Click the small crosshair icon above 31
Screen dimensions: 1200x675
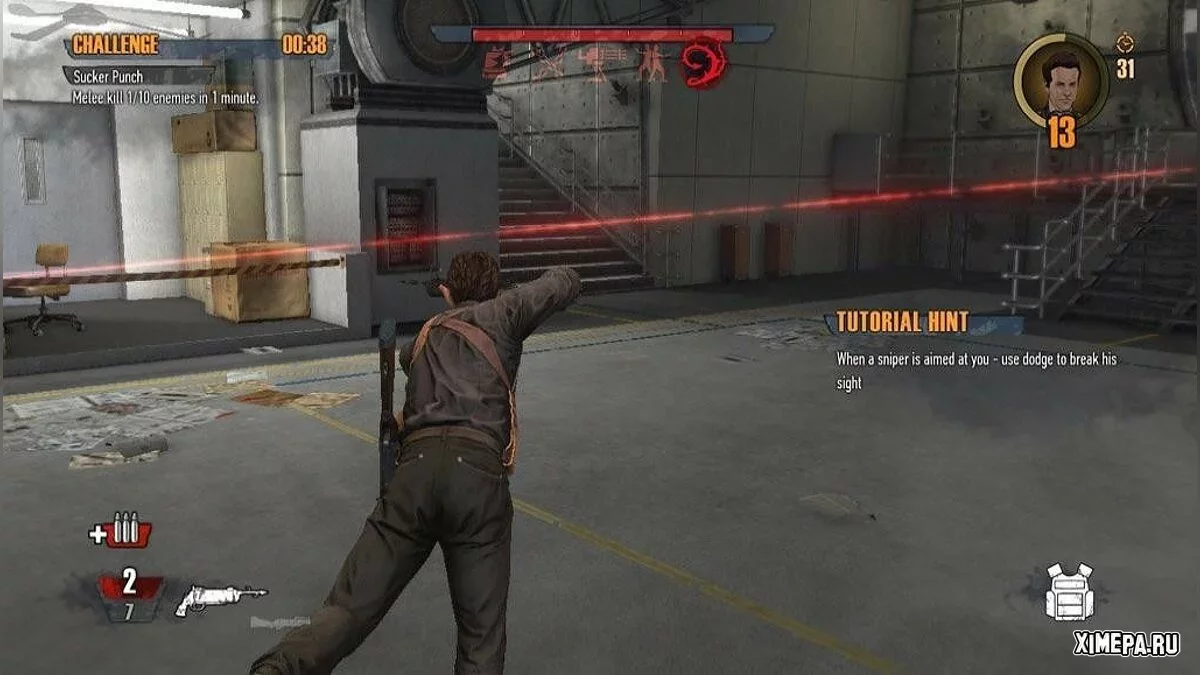[x=1125, y=43]
